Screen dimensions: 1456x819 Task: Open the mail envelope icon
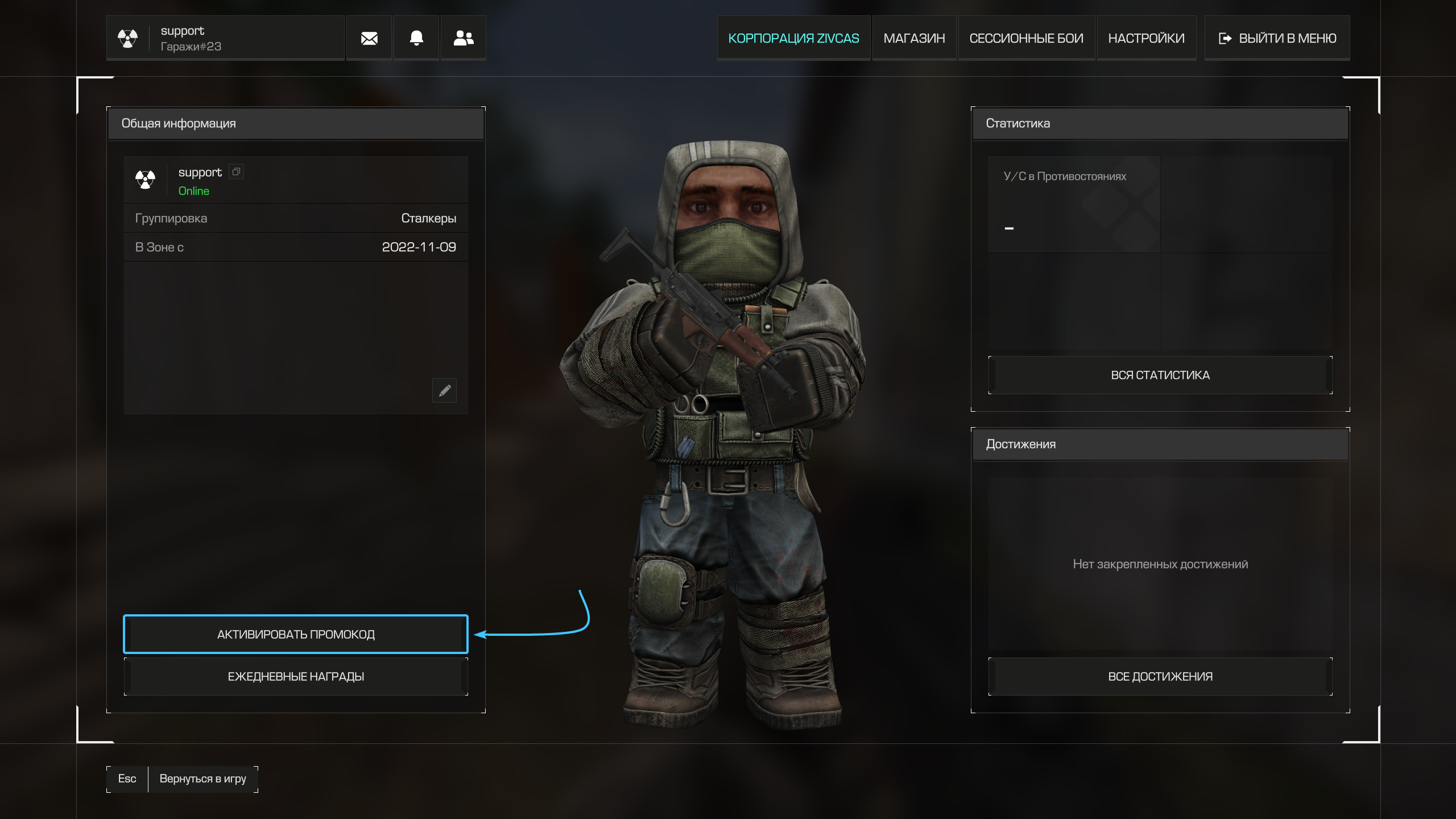(x=369, y=38)
